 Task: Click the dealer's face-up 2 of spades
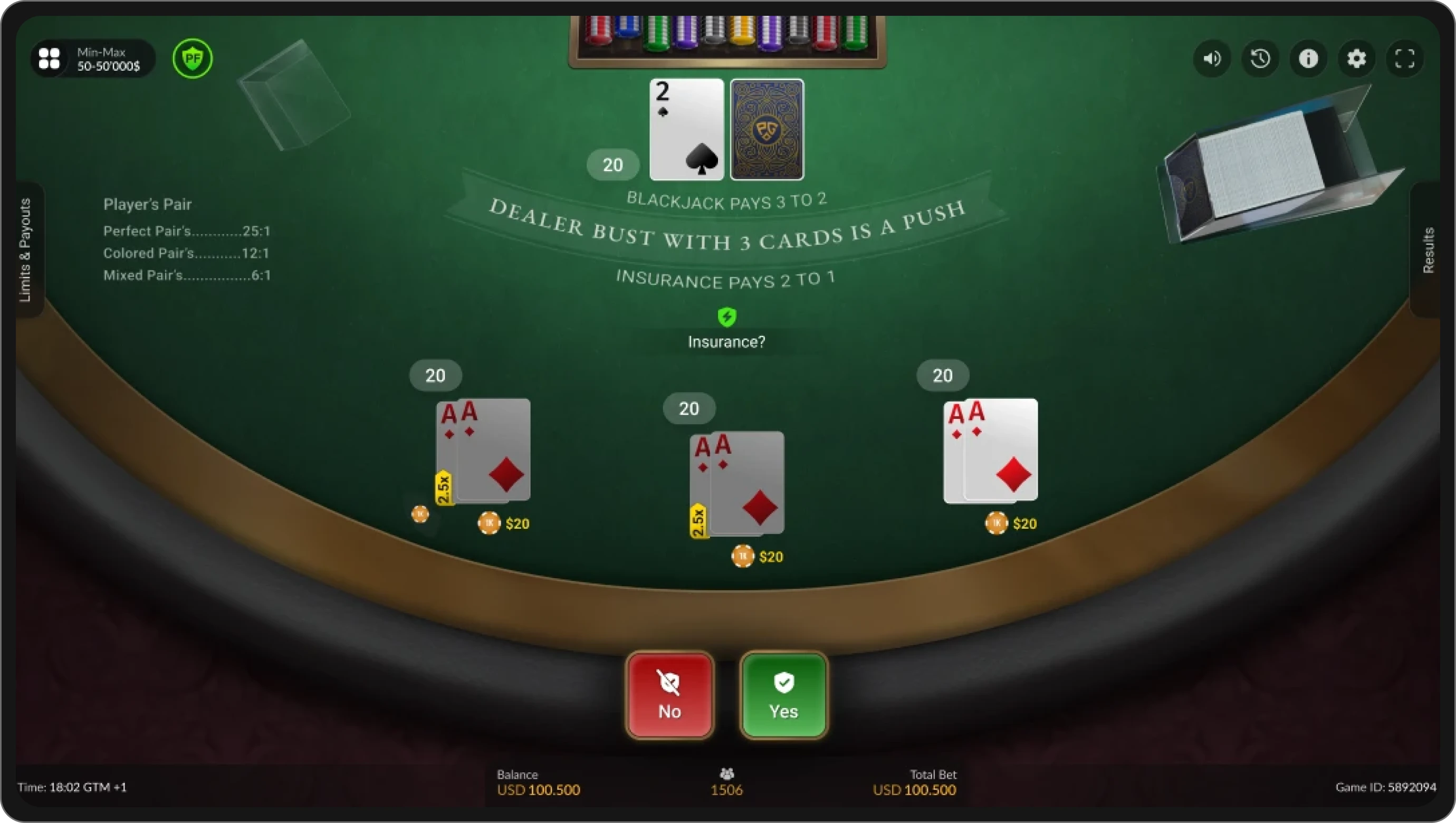click(686, 129)
